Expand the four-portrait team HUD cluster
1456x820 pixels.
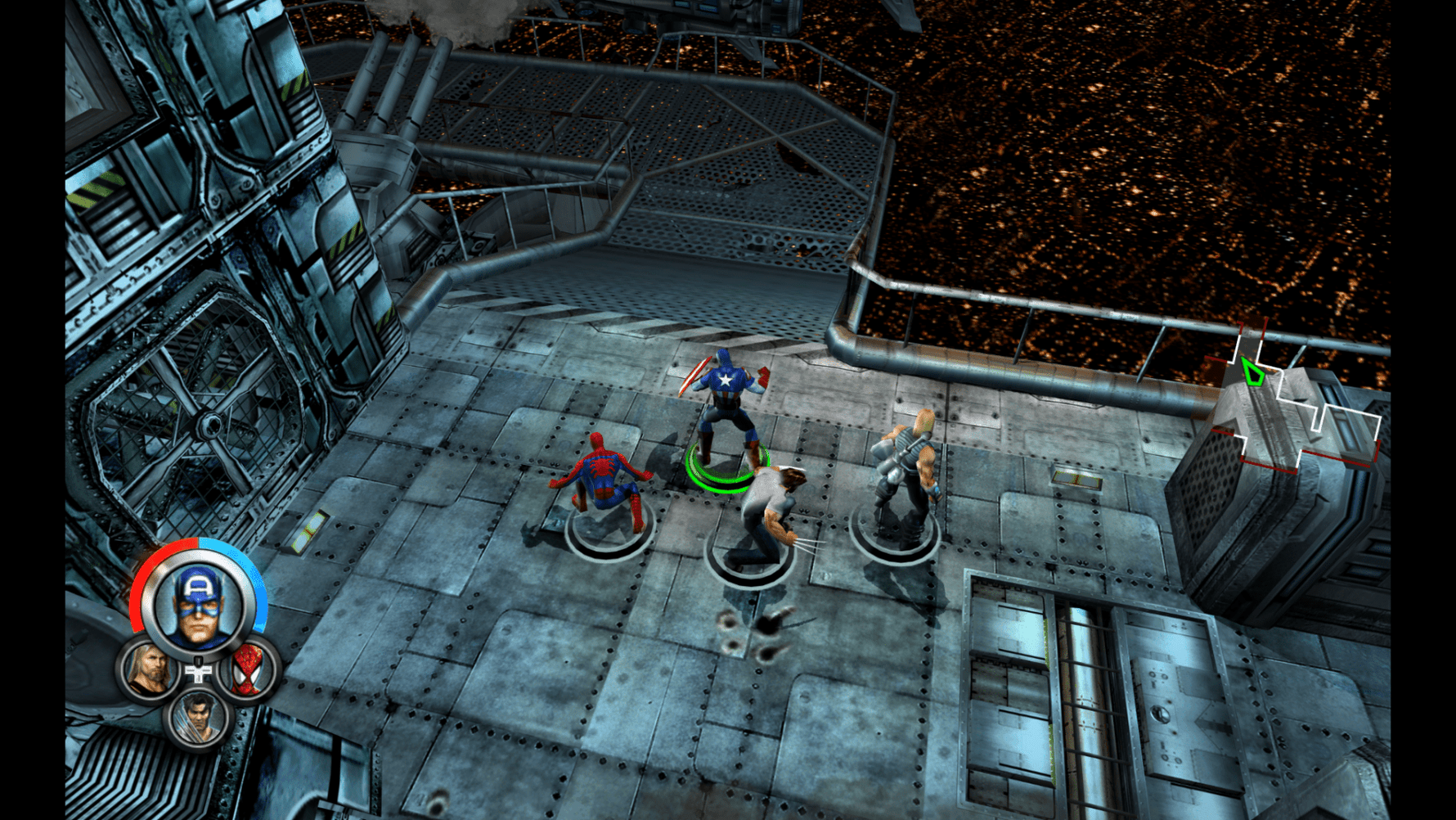(x=196, y=655)
